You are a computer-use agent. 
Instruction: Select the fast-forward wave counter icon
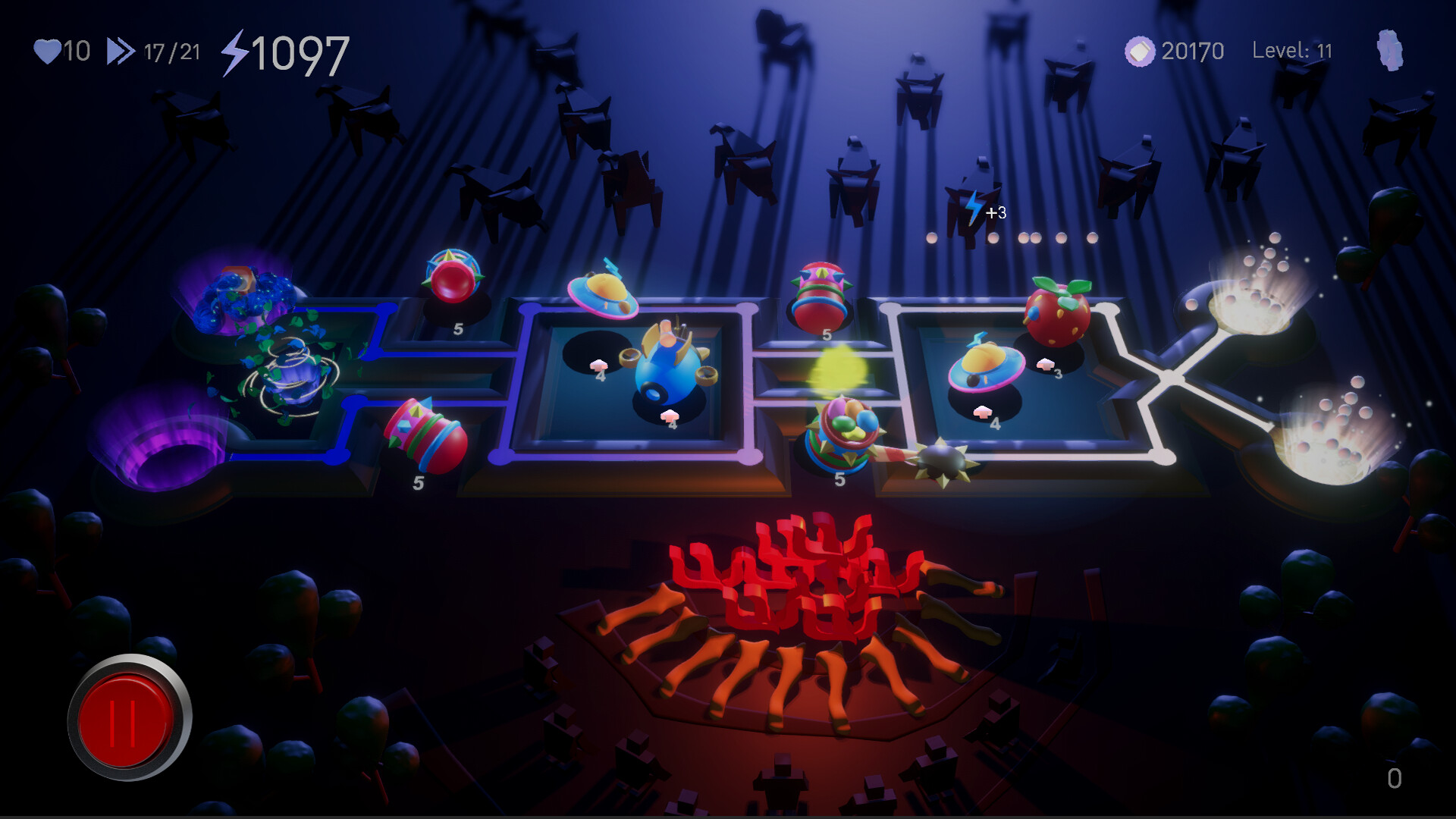(120, 52)
